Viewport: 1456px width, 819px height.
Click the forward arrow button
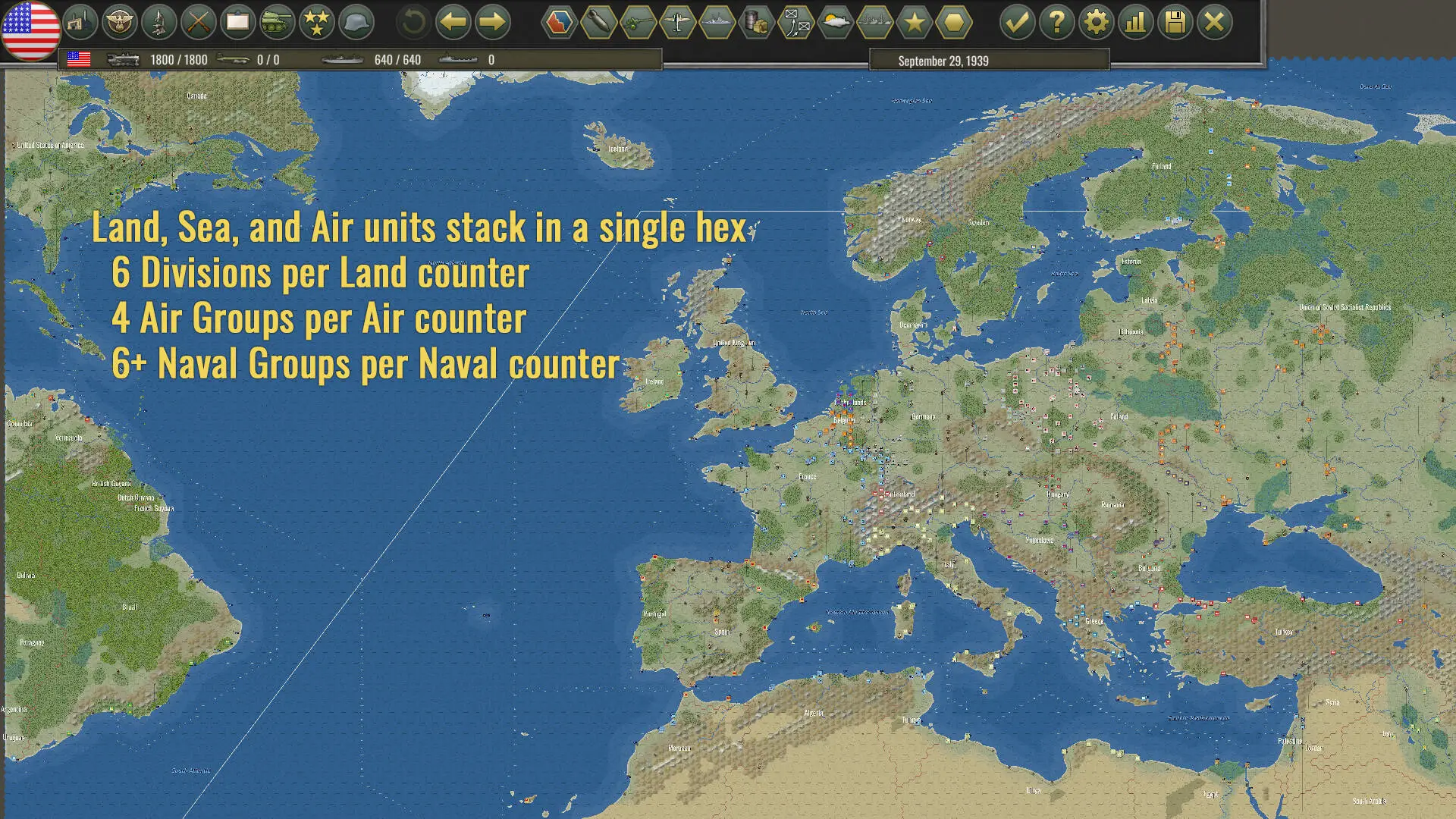(x=492, y=23)
